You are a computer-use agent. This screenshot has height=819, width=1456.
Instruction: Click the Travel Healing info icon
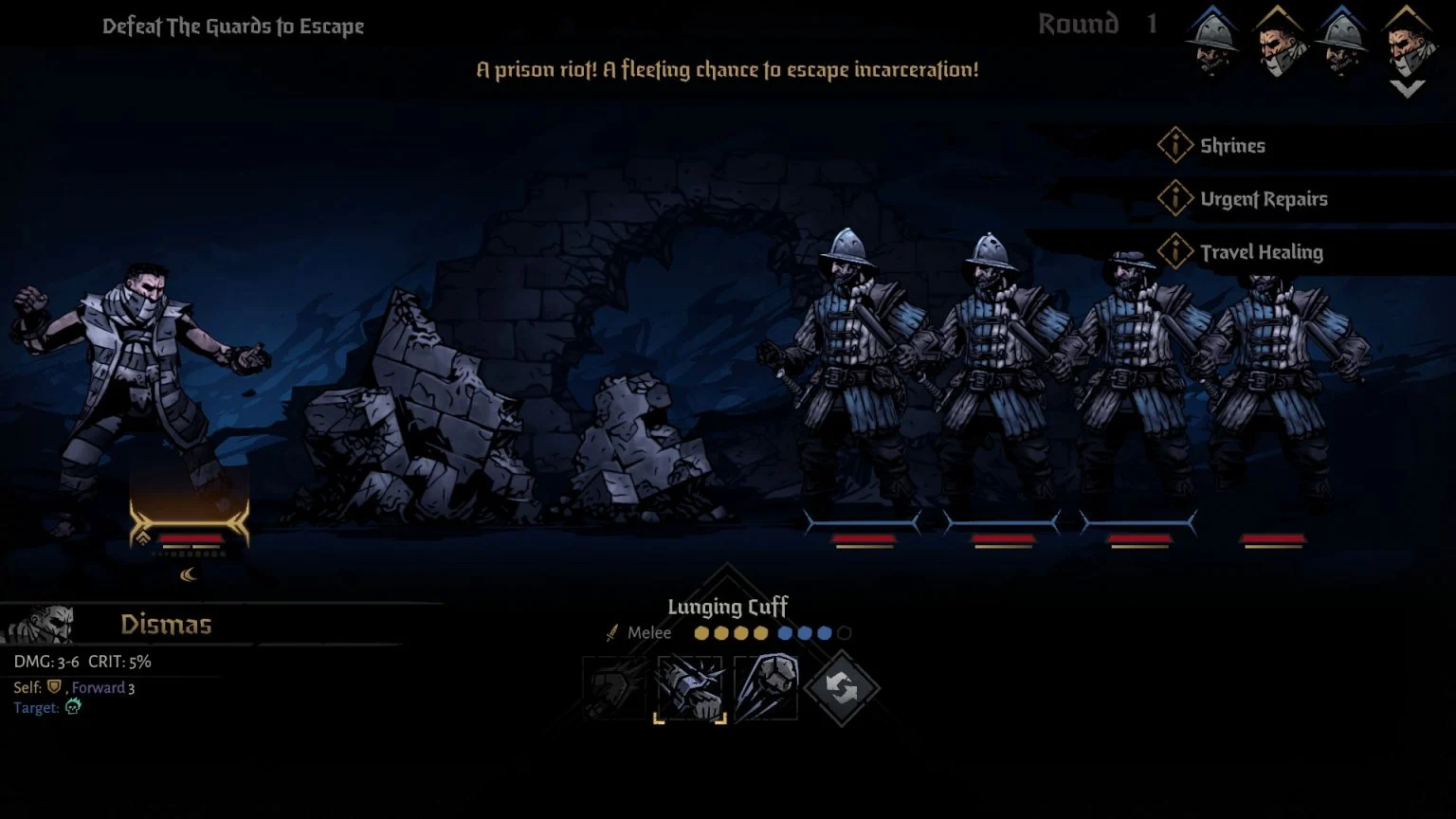coord(1175,250)
